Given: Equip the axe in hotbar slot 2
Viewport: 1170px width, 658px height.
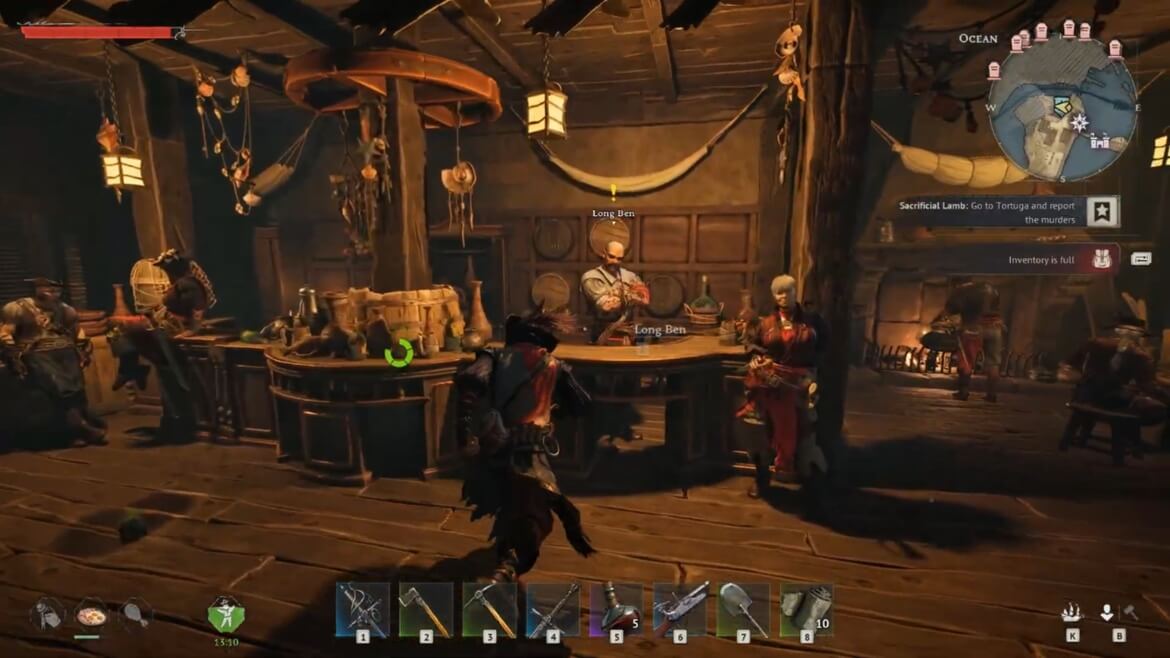Looking at the screenshot, I should click(x=426, y=609).
